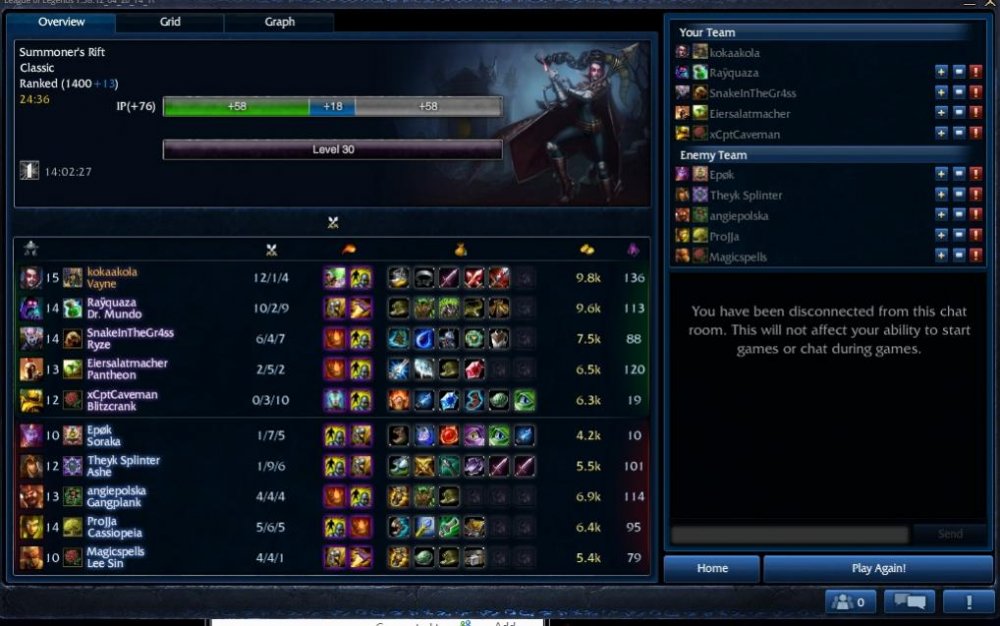Switch to the Grid tab
The height and width of the screenshot is (626, 1000).
click(170, 21)
